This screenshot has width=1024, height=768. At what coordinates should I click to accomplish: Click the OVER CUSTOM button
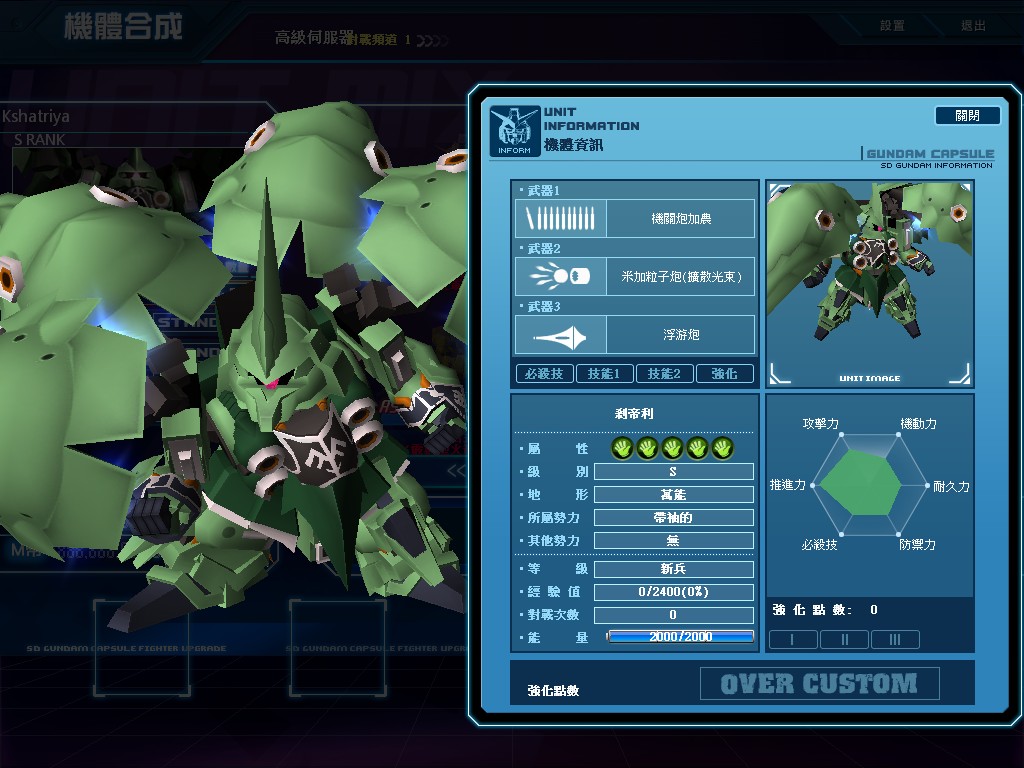coord(819,684)
